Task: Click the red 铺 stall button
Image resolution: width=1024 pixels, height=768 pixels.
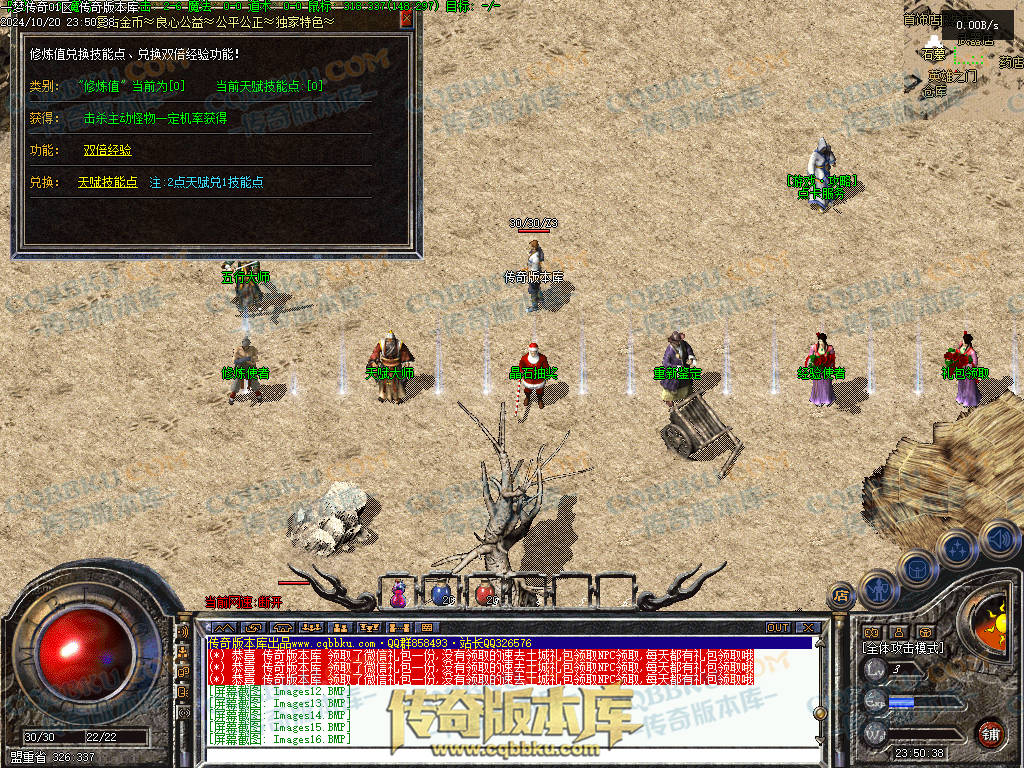Action: pos(990,733)
